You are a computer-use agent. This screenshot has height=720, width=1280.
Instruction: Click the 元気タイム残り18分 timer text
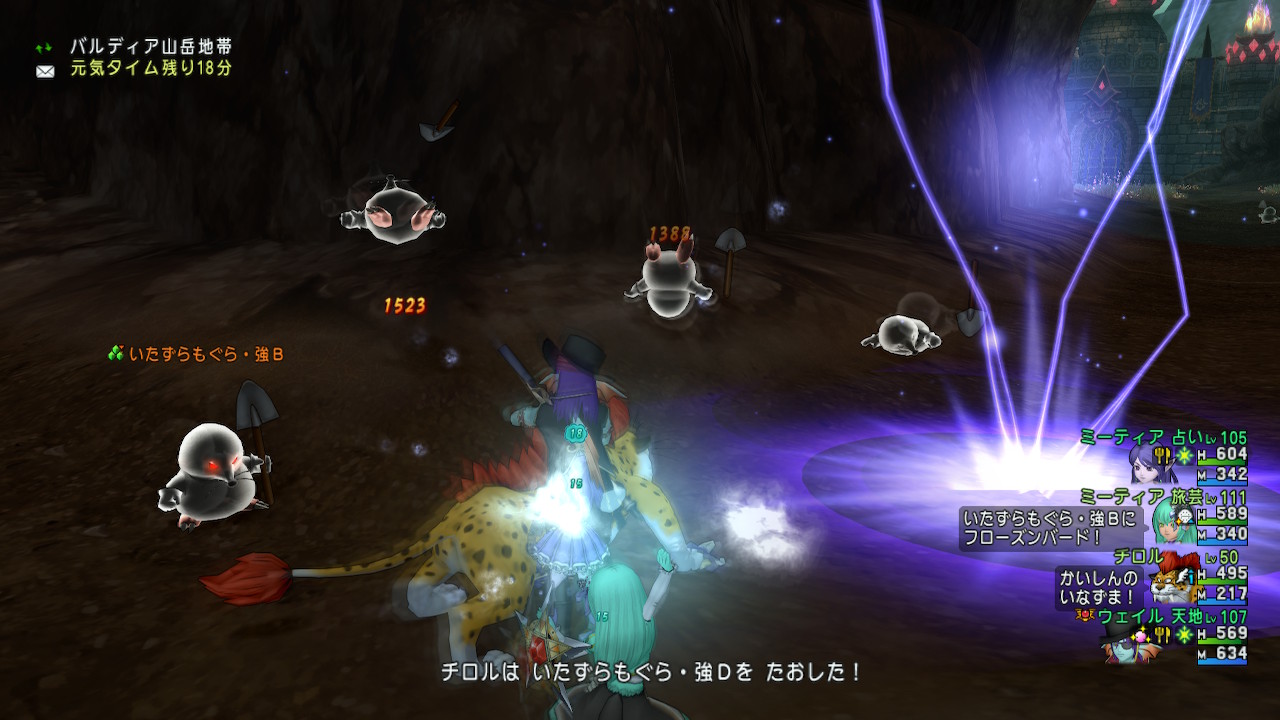click(148, 70)
